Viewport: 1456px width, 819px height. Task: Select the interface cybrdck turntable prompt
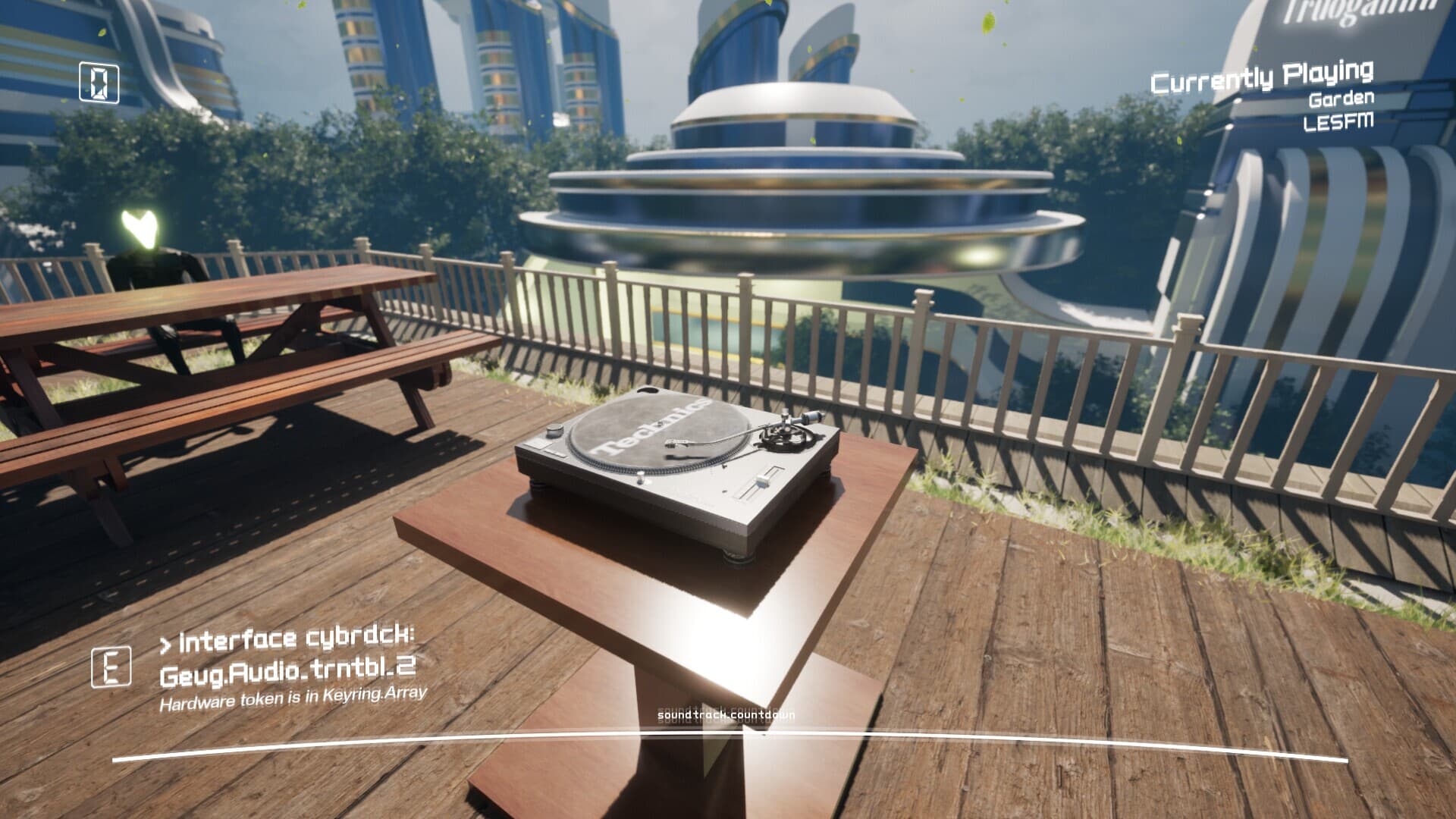click(287, 654)
